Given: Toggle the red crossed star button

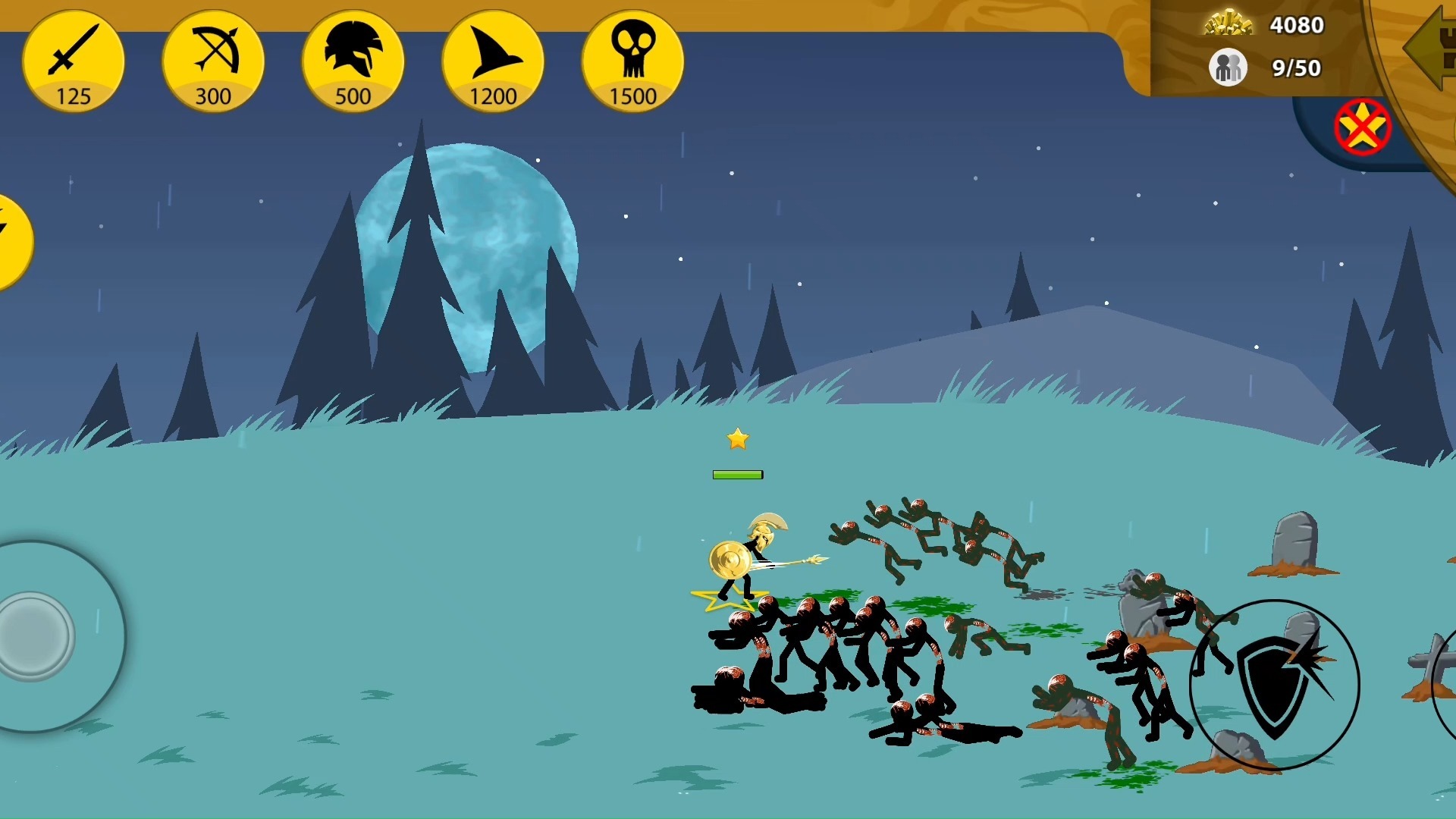Looking at the screenshot, I should click(1362, 127).
